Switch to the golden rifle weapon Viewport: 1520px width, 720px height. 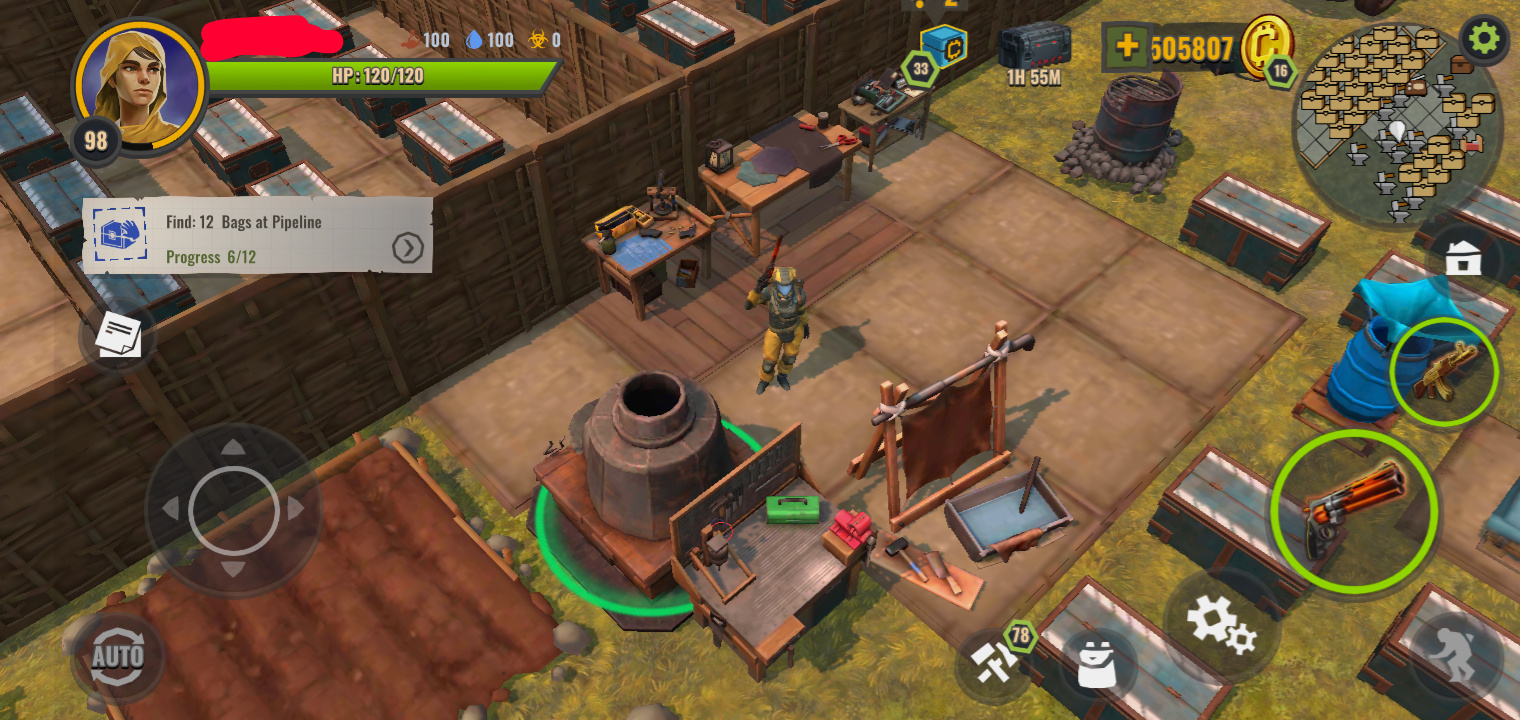1442,372
